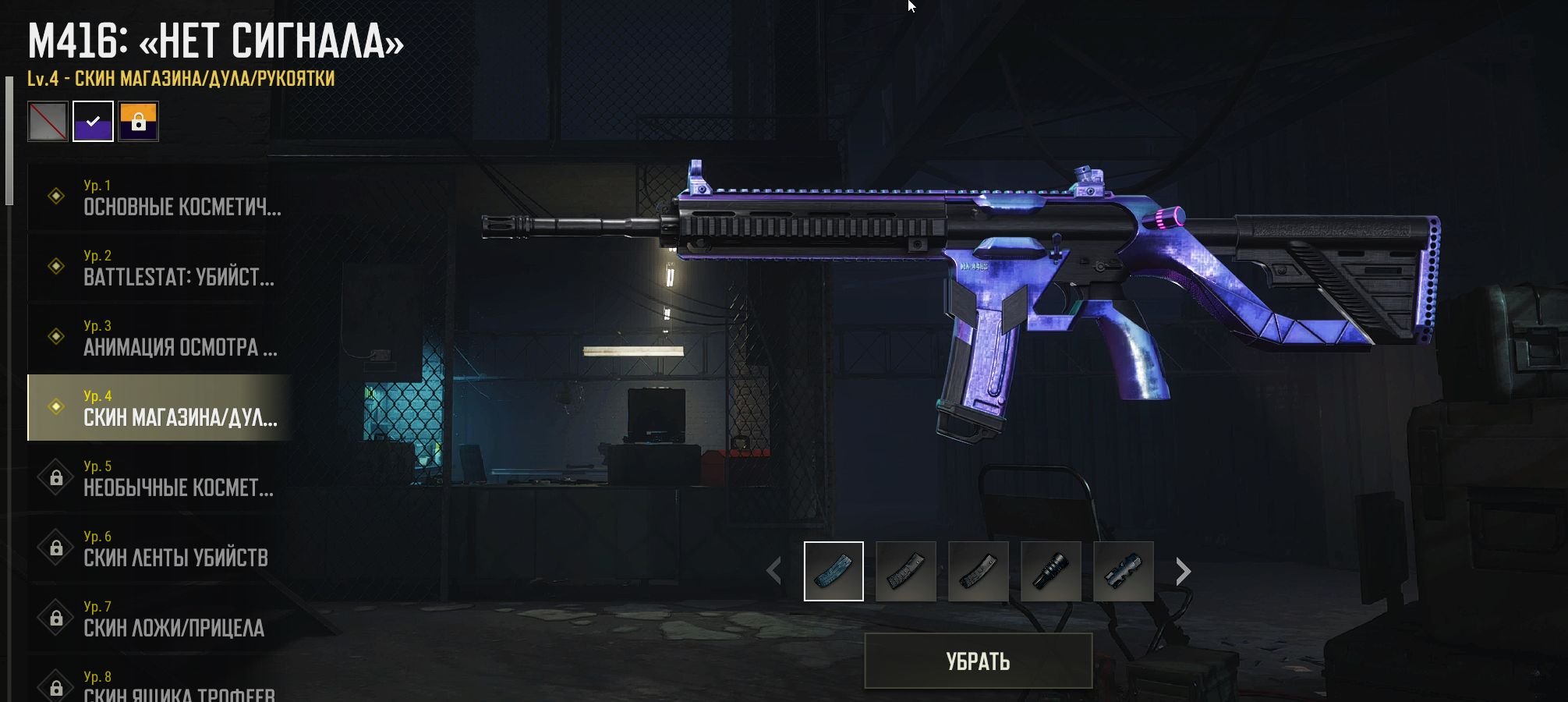Open the locked Ур. 5 Необычные косметические row

click(160, 477)
